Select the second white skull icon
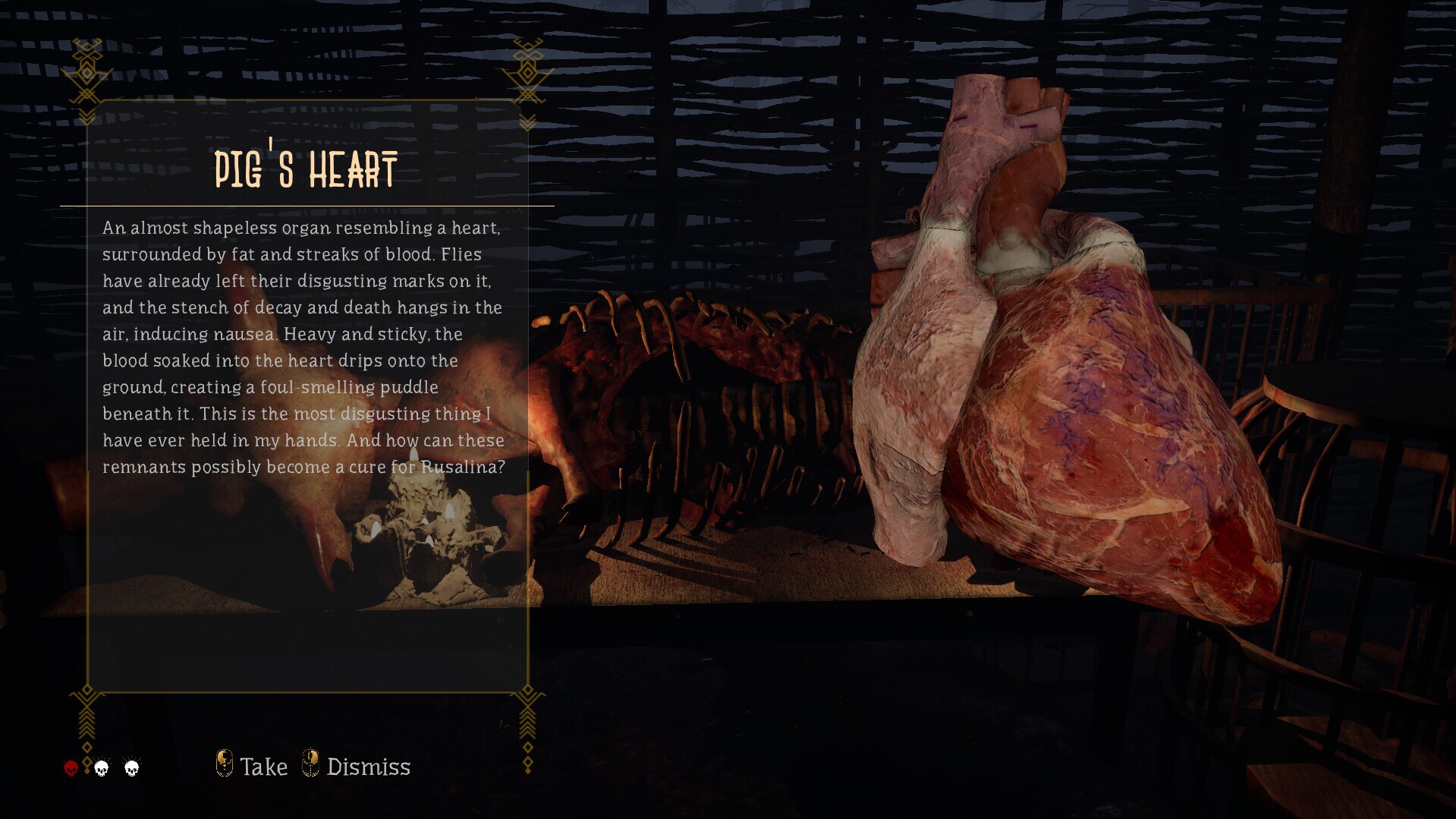This screenshot has height=819, width=1456. 131,767
